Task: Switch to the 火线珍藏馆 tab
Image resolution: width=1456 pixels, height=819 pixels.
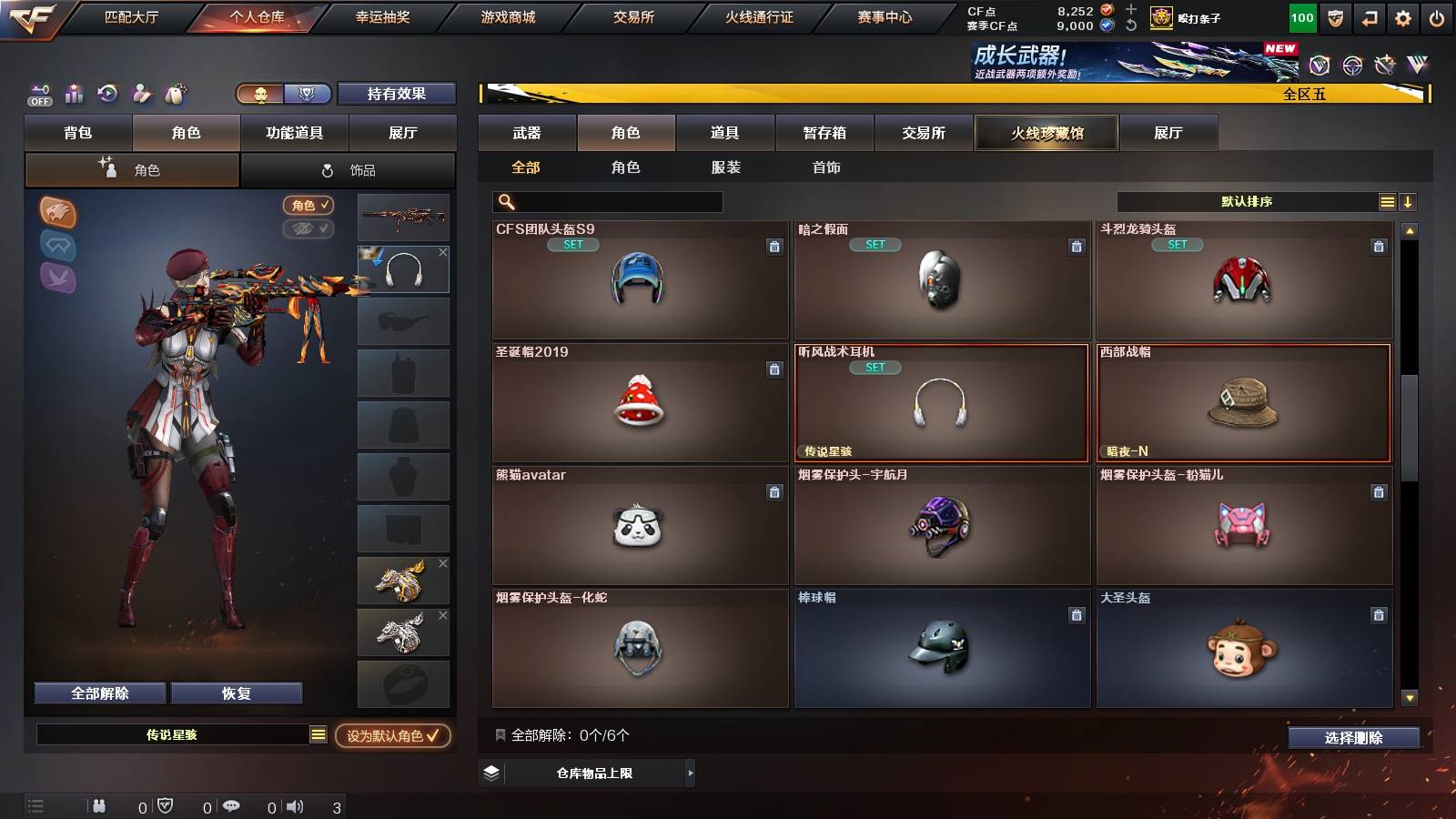Action: (x=1046, y=133)
